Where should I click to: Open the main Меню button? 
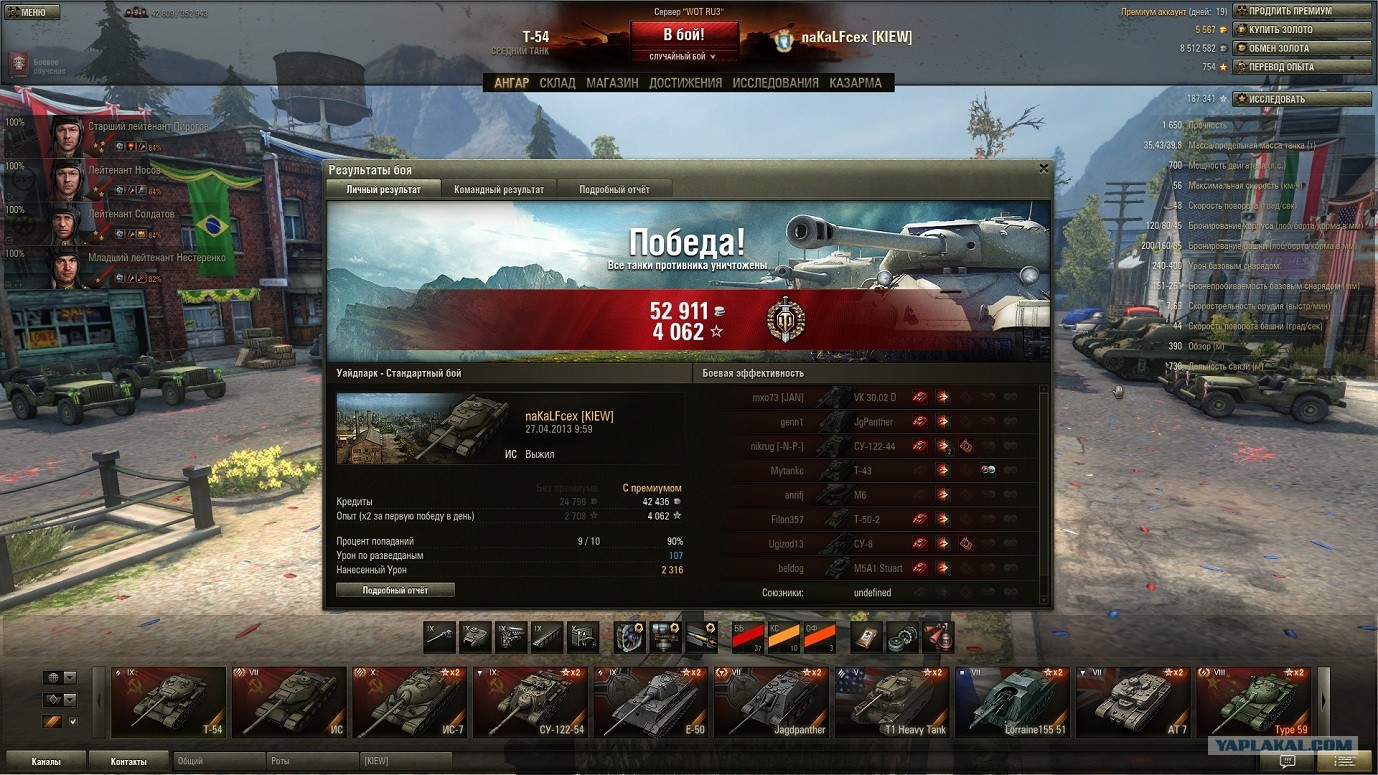(32, 12)
